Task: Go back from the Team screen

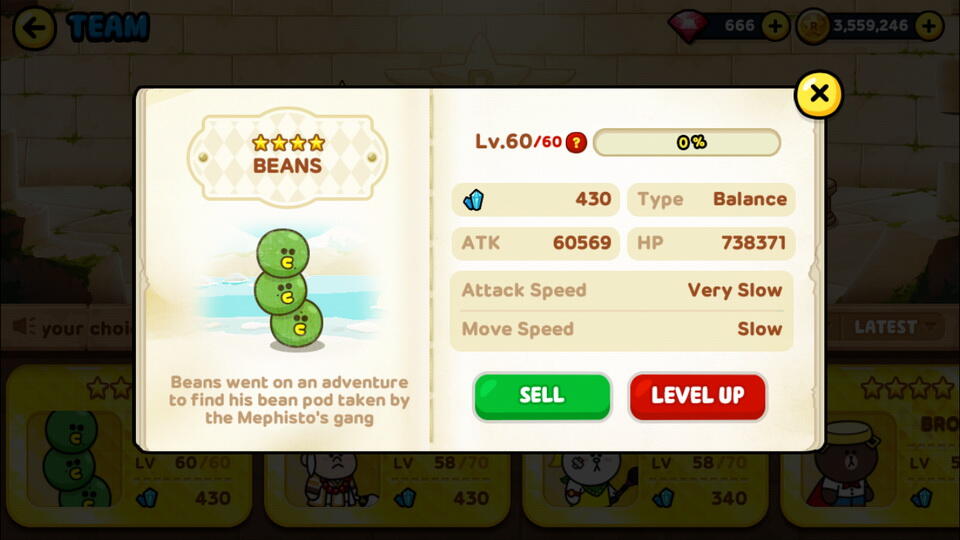Action: pos(34,28)
